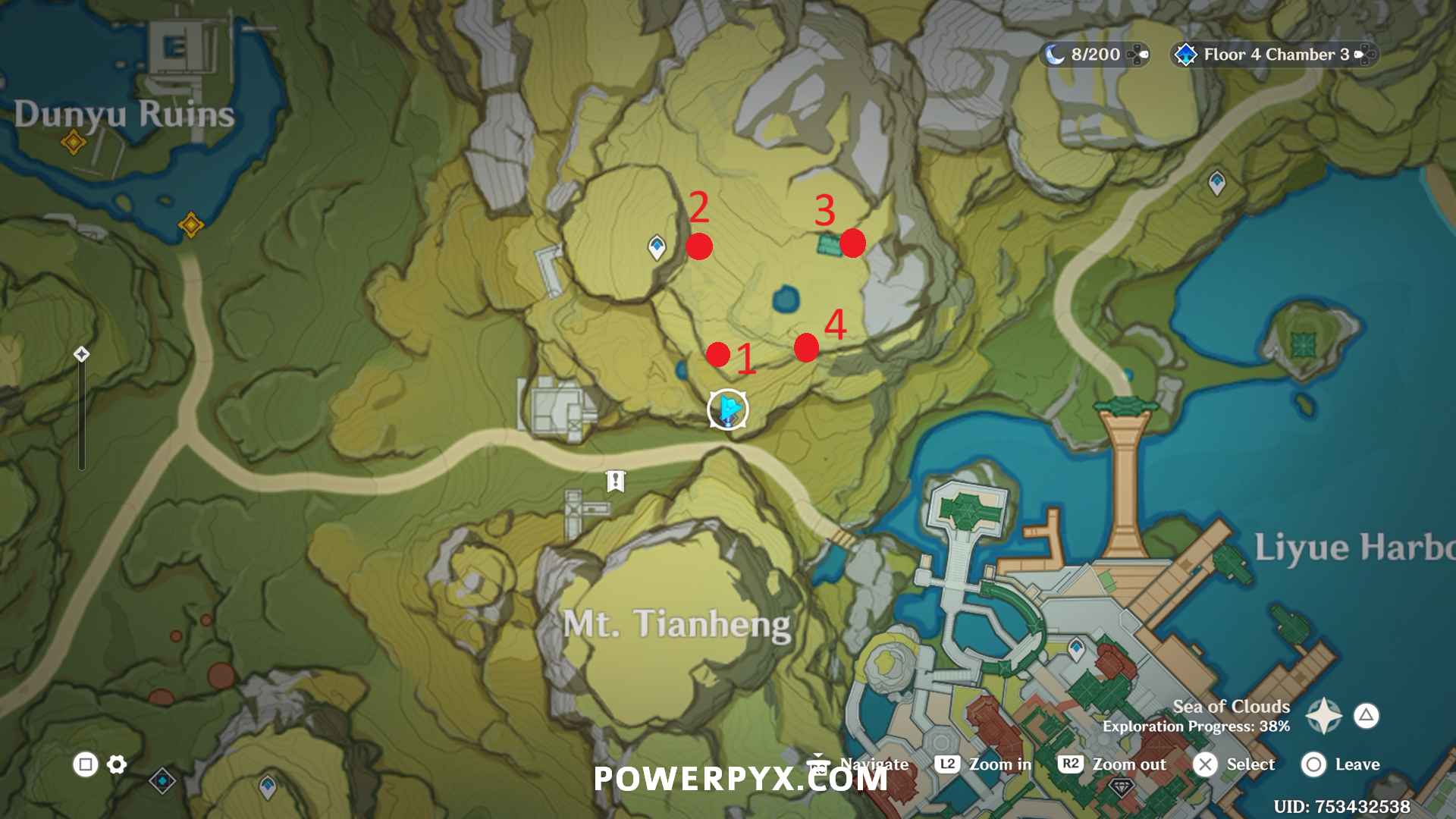Select the player location arrow marker

728,409
